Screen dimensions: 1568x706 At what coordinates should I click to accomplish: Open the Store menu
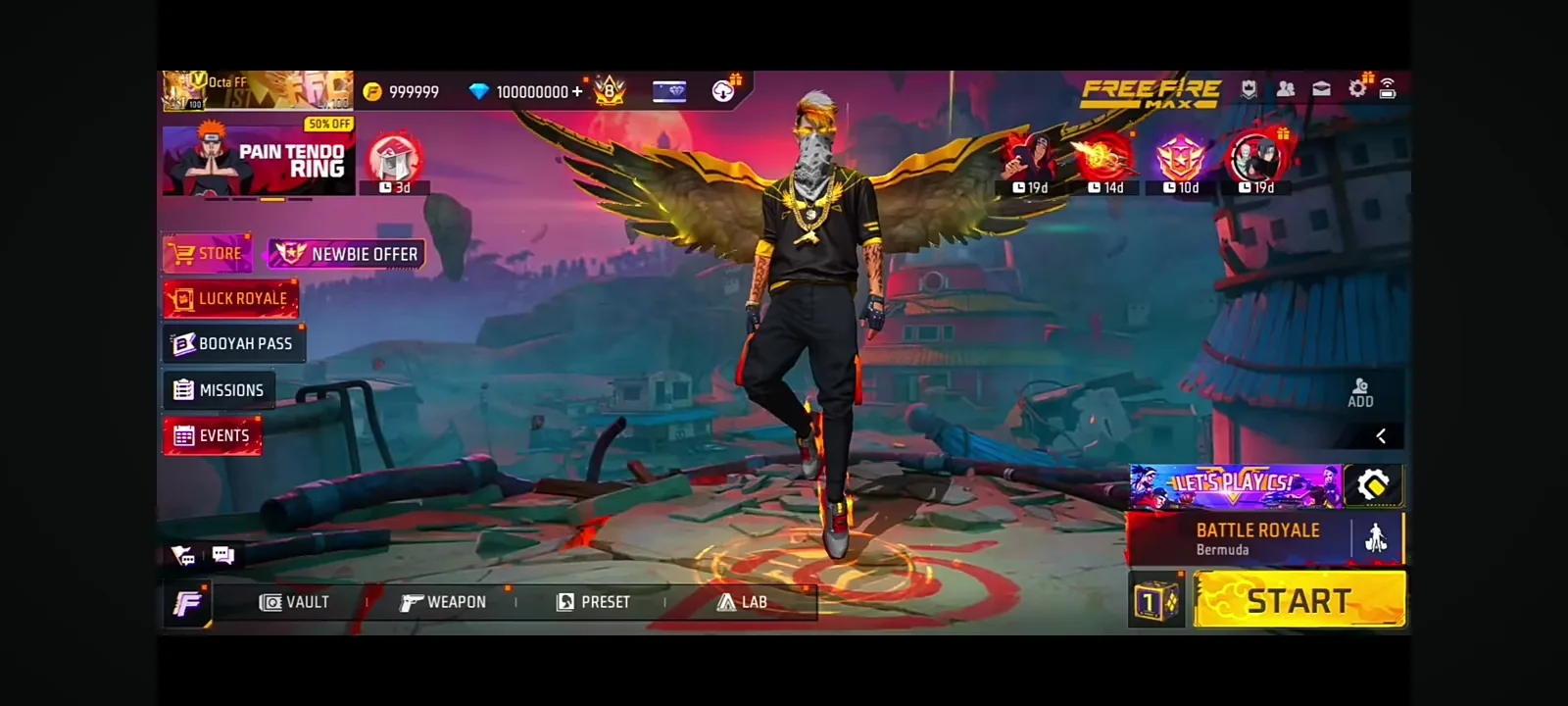pyautogui.click(x=208, y=253)
